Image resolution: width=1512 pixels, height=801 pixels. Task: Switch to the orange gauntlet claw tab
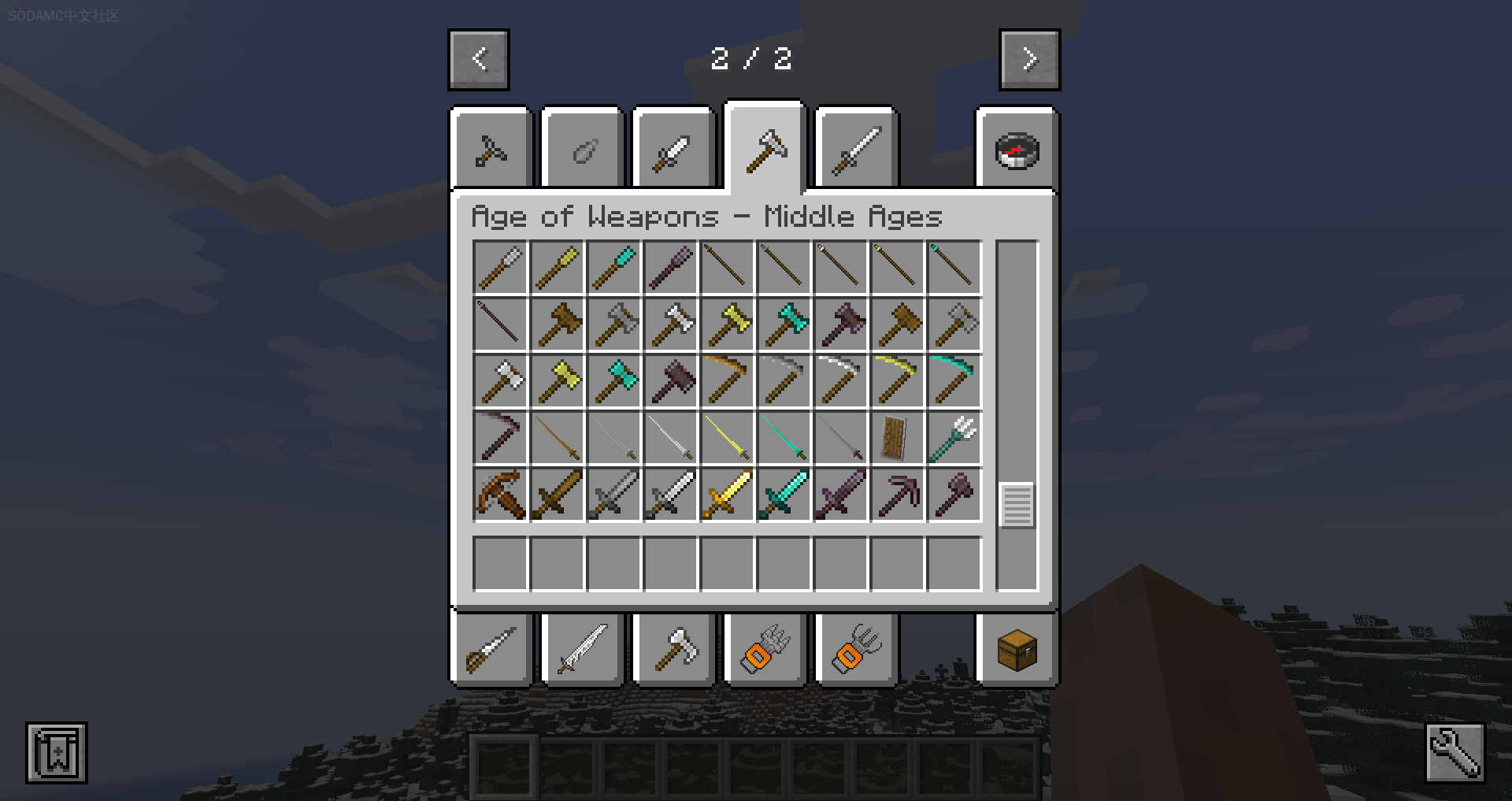(x=765, y=650)
